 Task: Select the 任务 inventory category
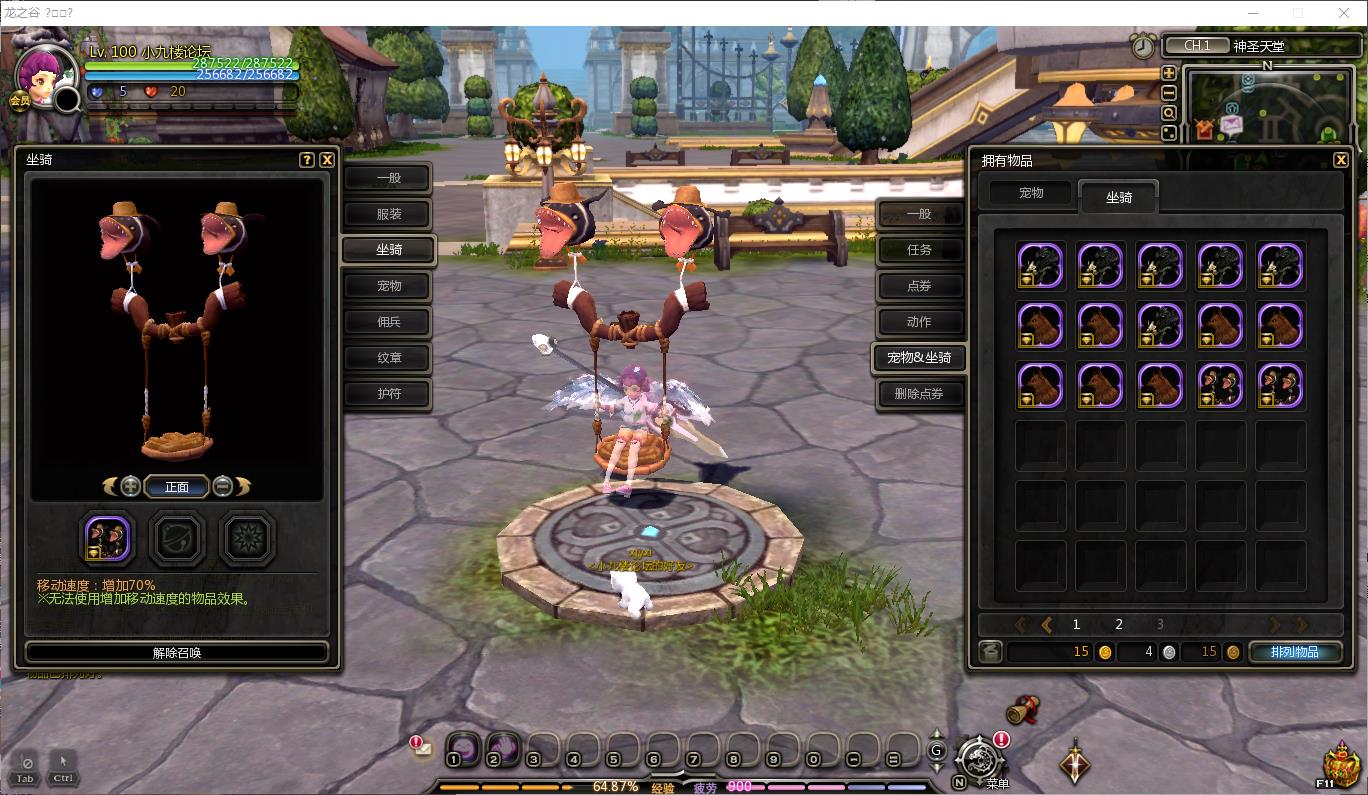pos(919,250)
